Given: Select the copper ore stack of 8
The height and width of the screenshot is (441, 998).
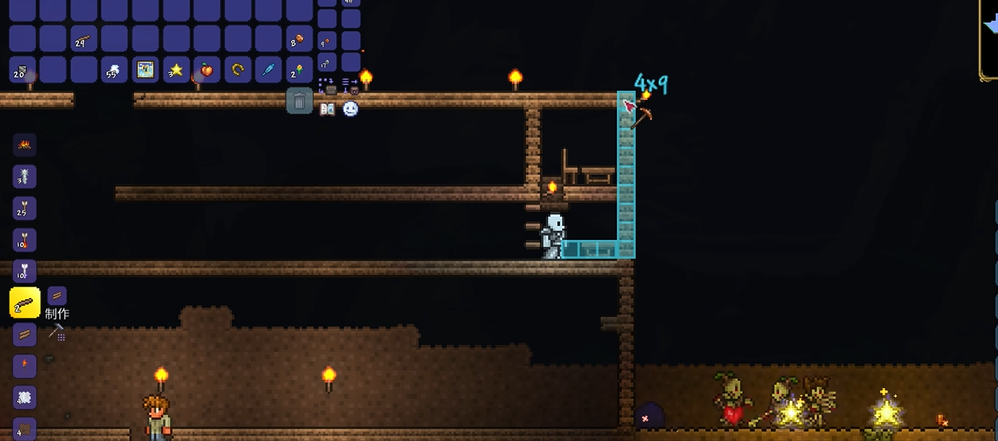Looking at the screenshot, I should 299,40.
